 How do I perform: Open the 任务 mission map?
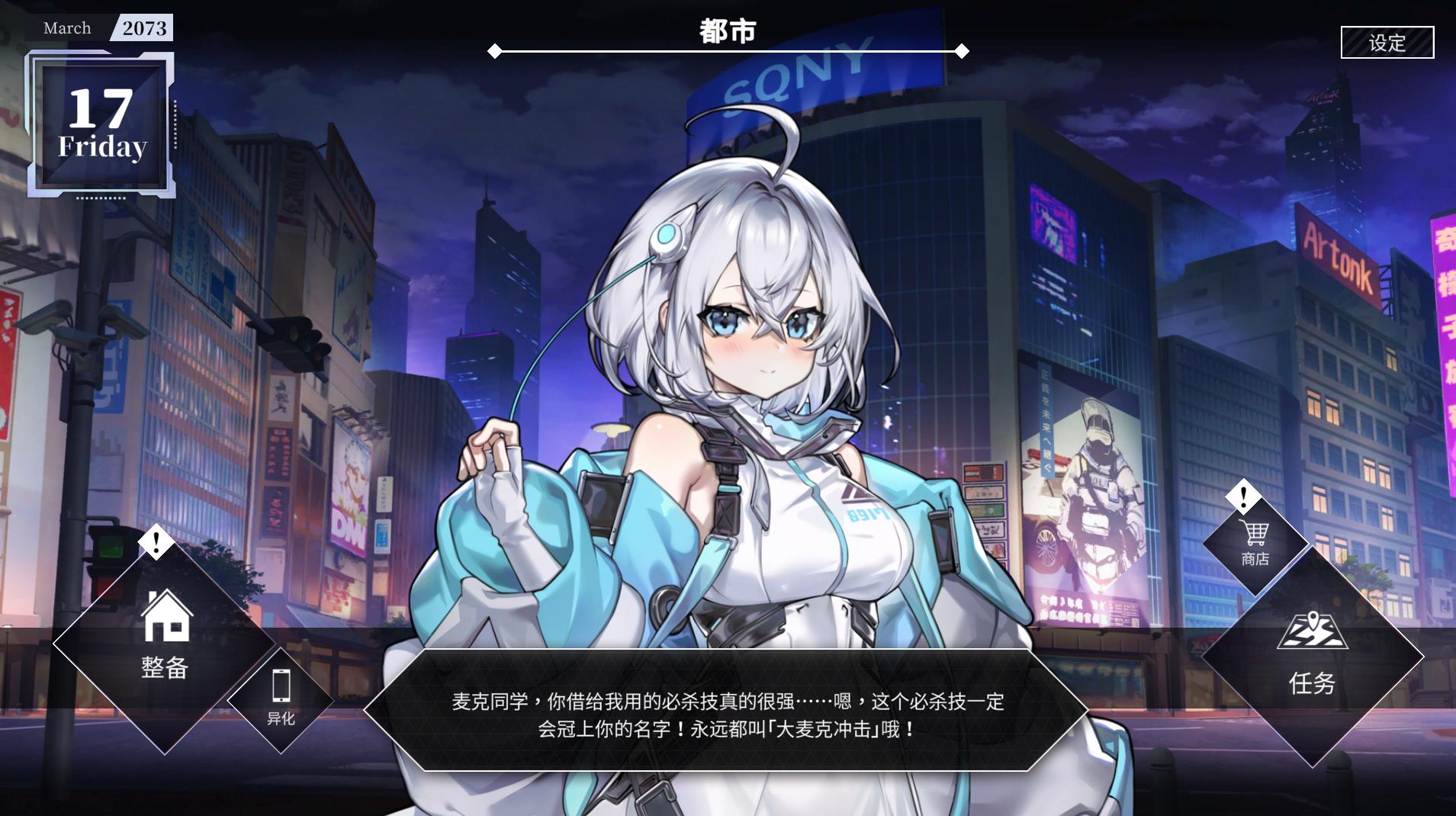pos(1312,657)
